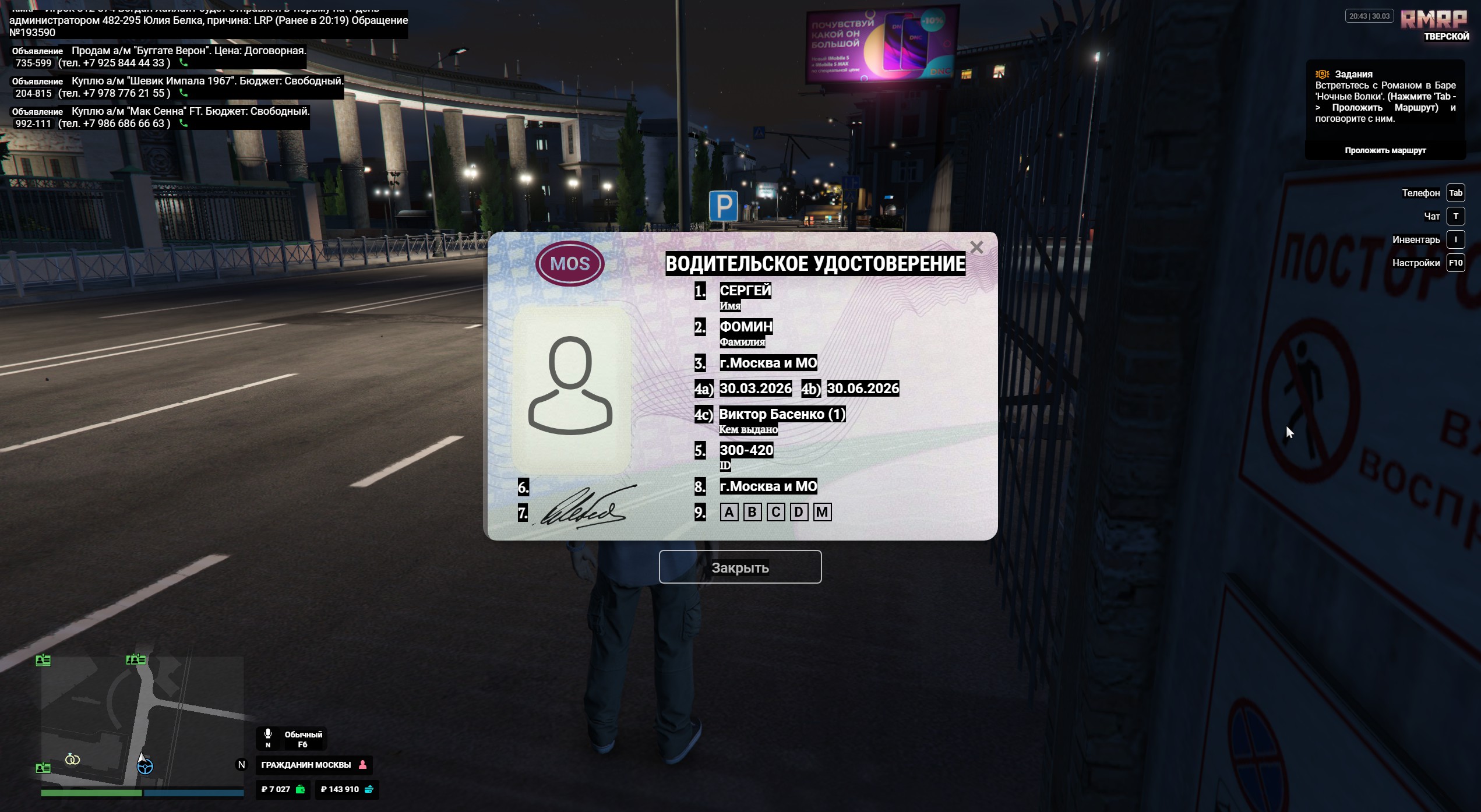Call the Буггате Верон seller's phone icon
The image size is (1481, 812).
click(x=184, y=63)
